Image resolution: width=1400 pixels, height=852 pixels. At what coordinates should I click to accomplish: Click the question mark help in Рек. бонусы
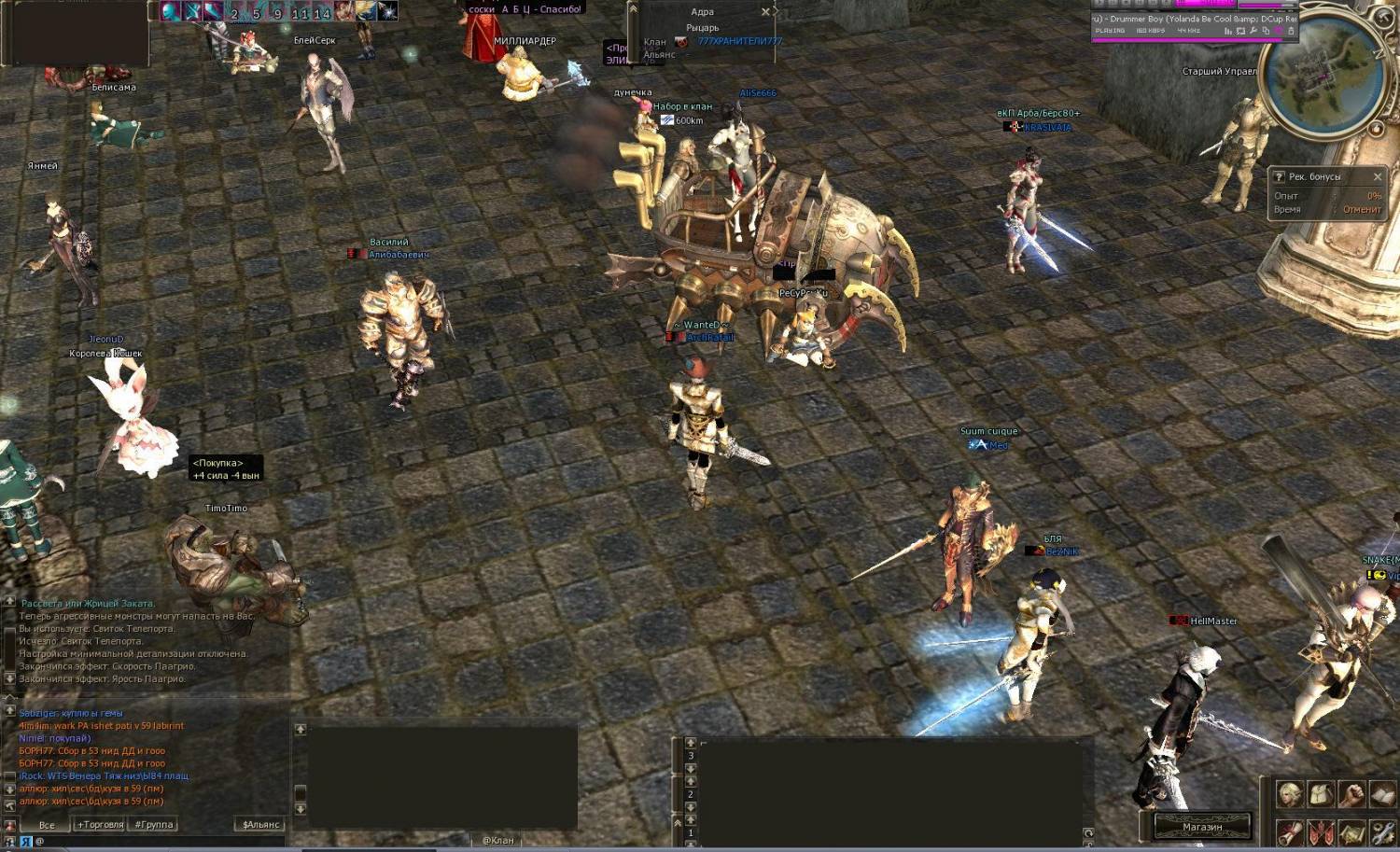coord(1280,176)
